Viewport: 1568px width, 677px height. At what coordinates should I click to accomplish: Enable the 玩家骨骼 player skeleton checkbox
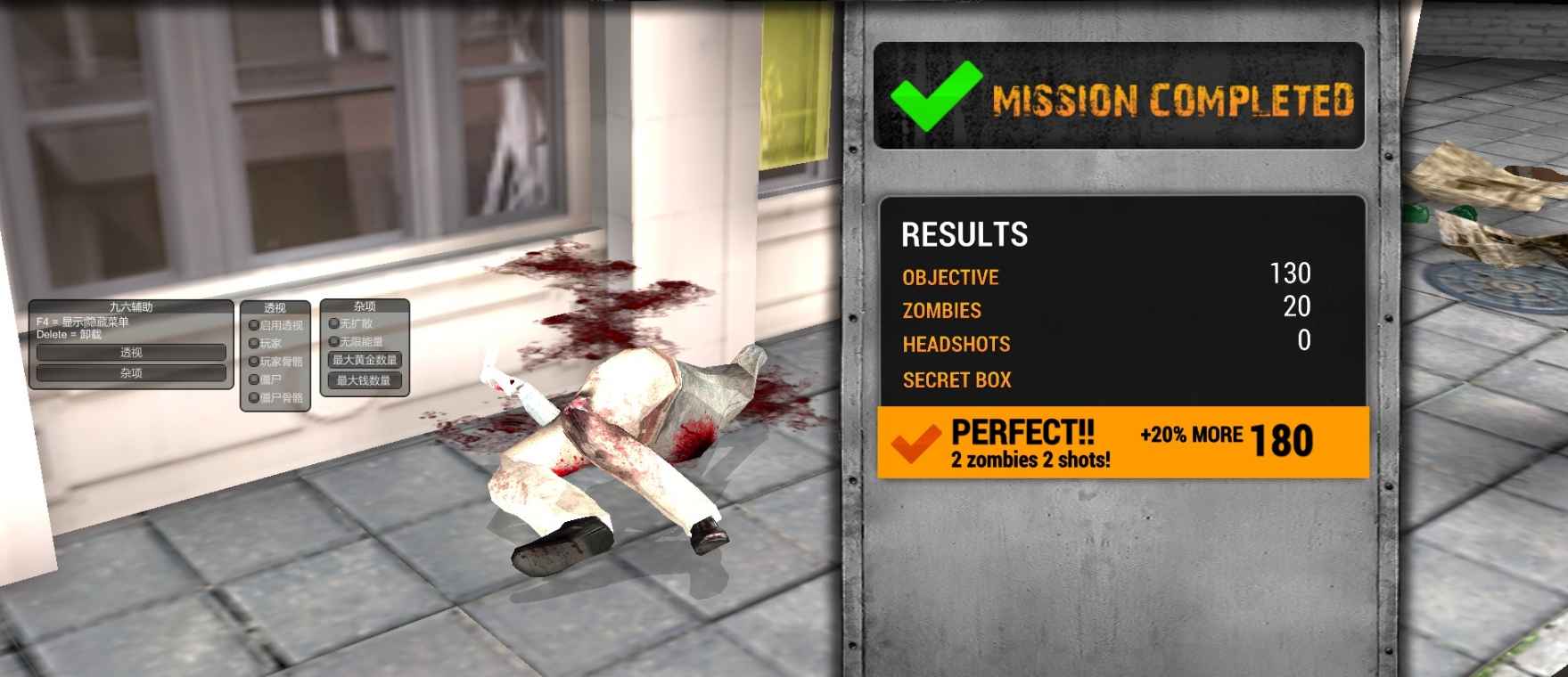coord(253,360)
